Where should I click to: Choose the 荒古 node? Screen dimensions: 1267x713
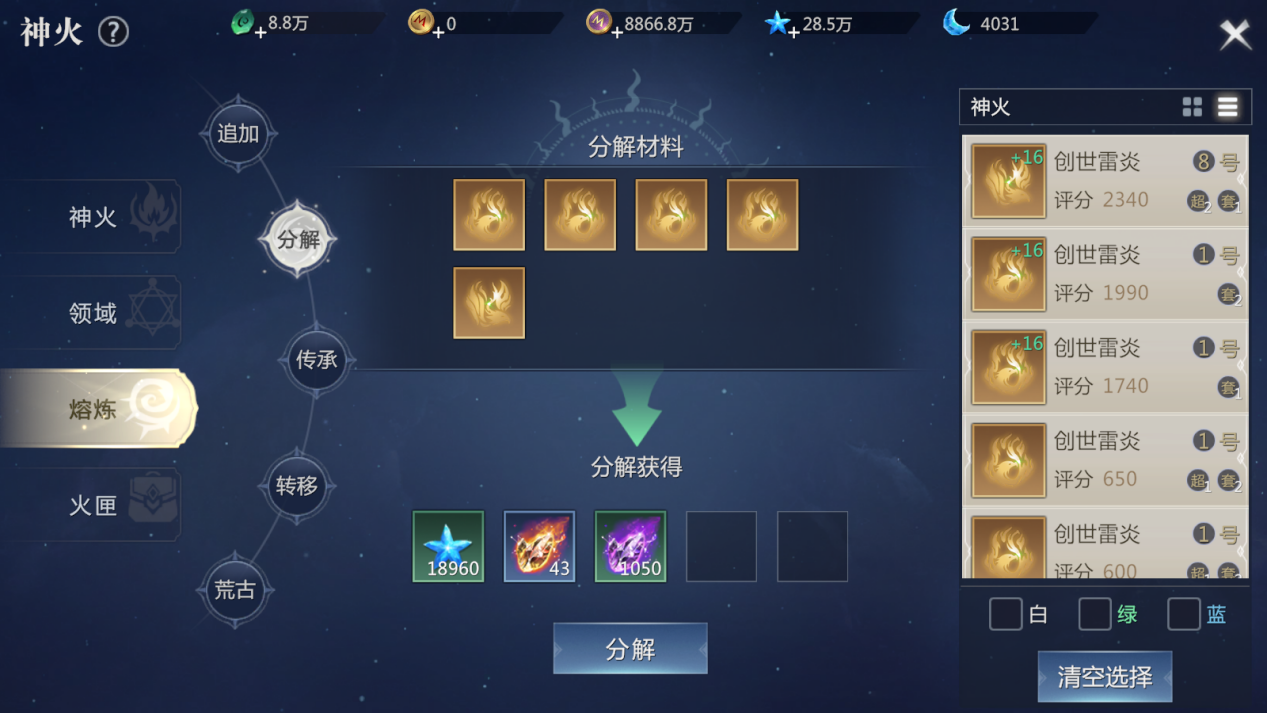coord(235,590)
